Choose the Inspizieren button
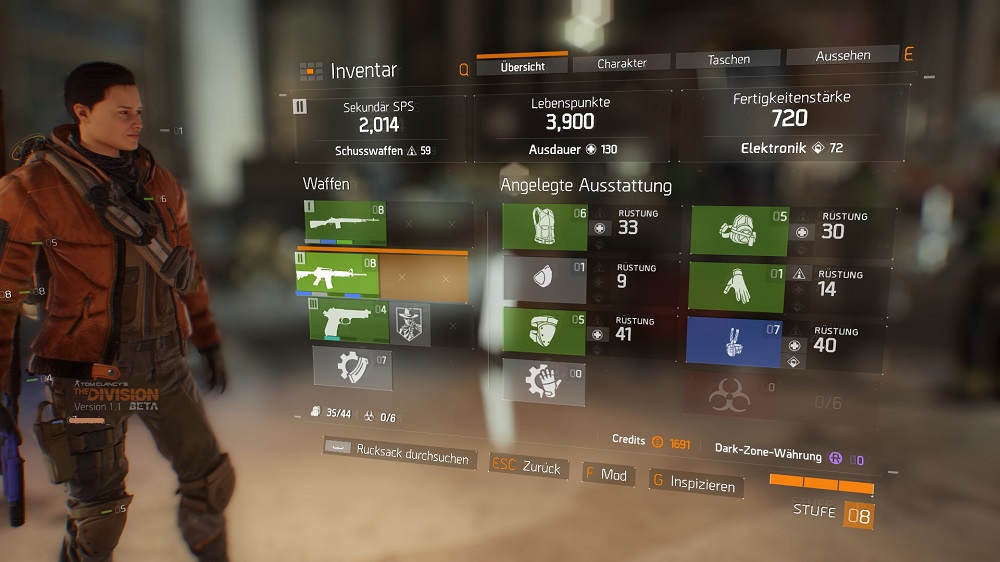 pos(697,484)
